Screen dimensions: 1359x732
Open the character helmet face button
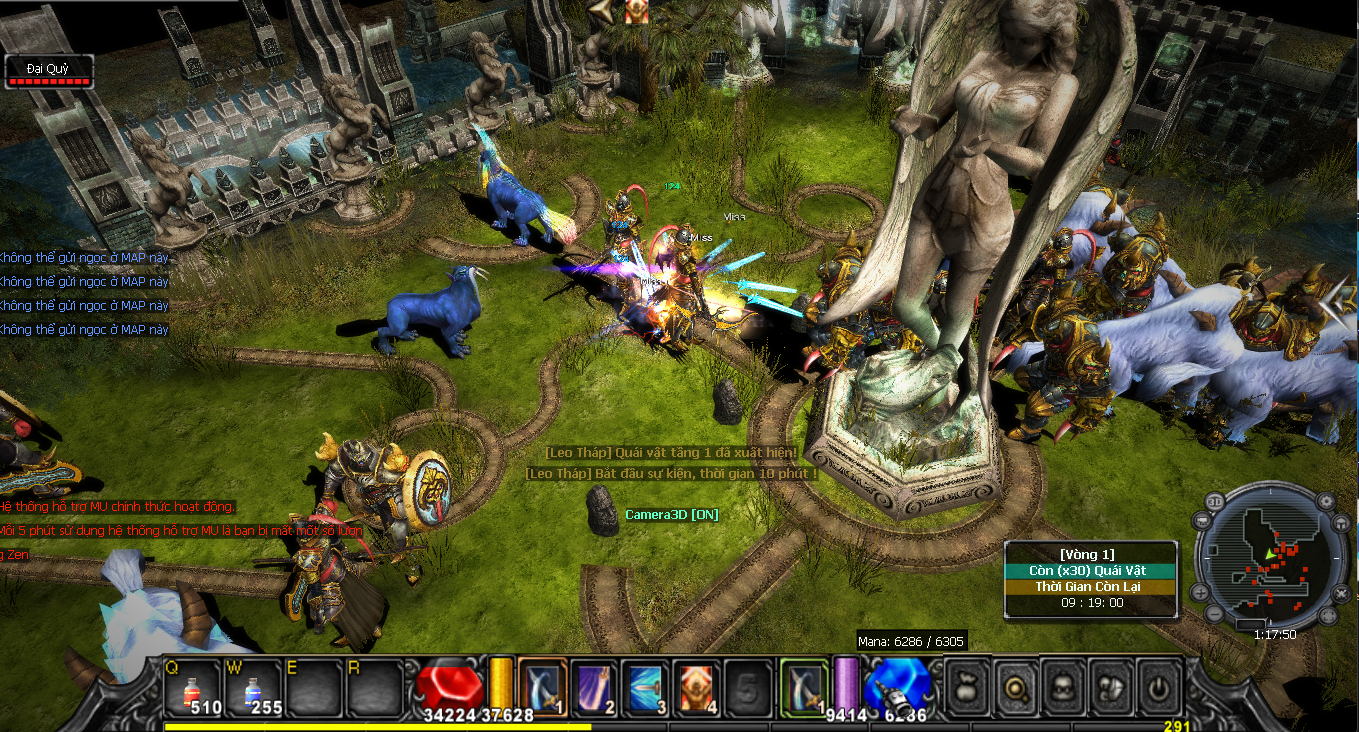(1064, 686)
